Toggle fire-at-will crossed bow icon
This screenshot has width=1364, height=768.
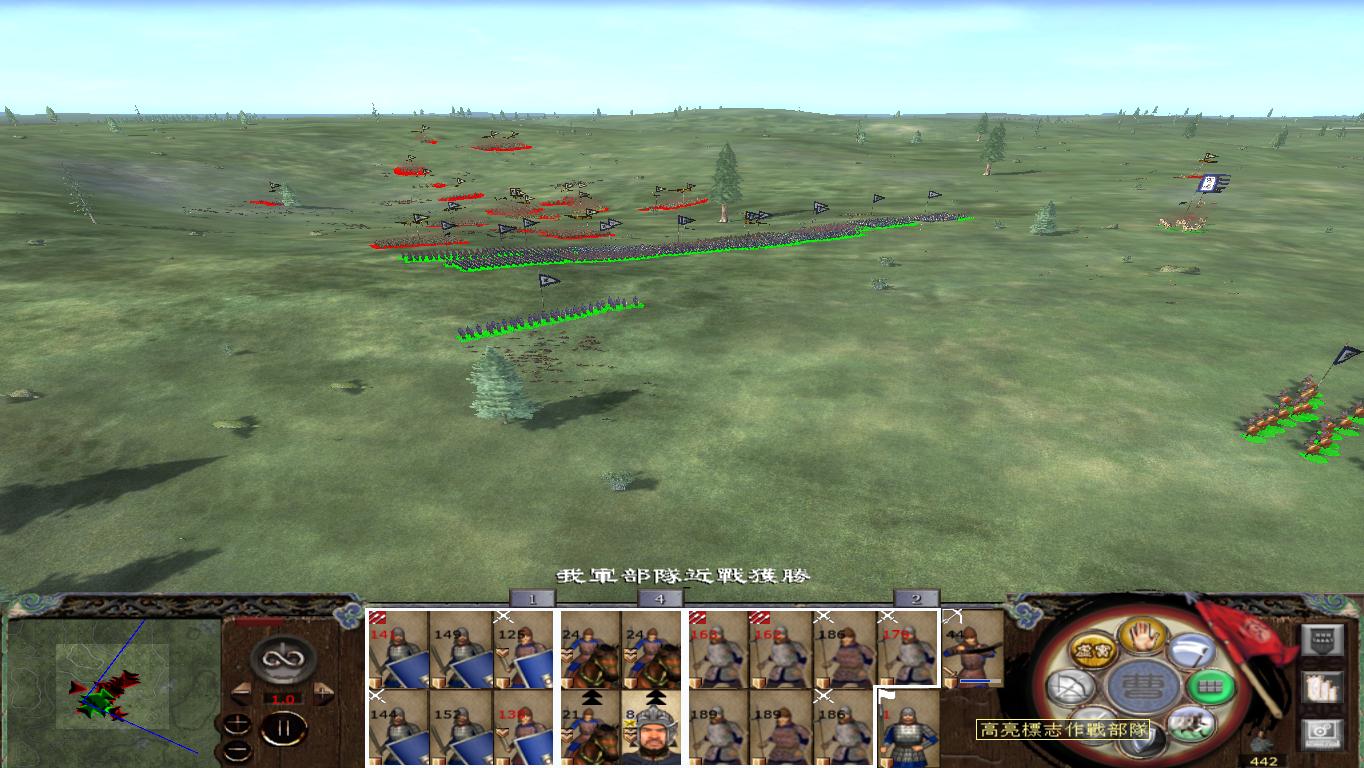1070,688
